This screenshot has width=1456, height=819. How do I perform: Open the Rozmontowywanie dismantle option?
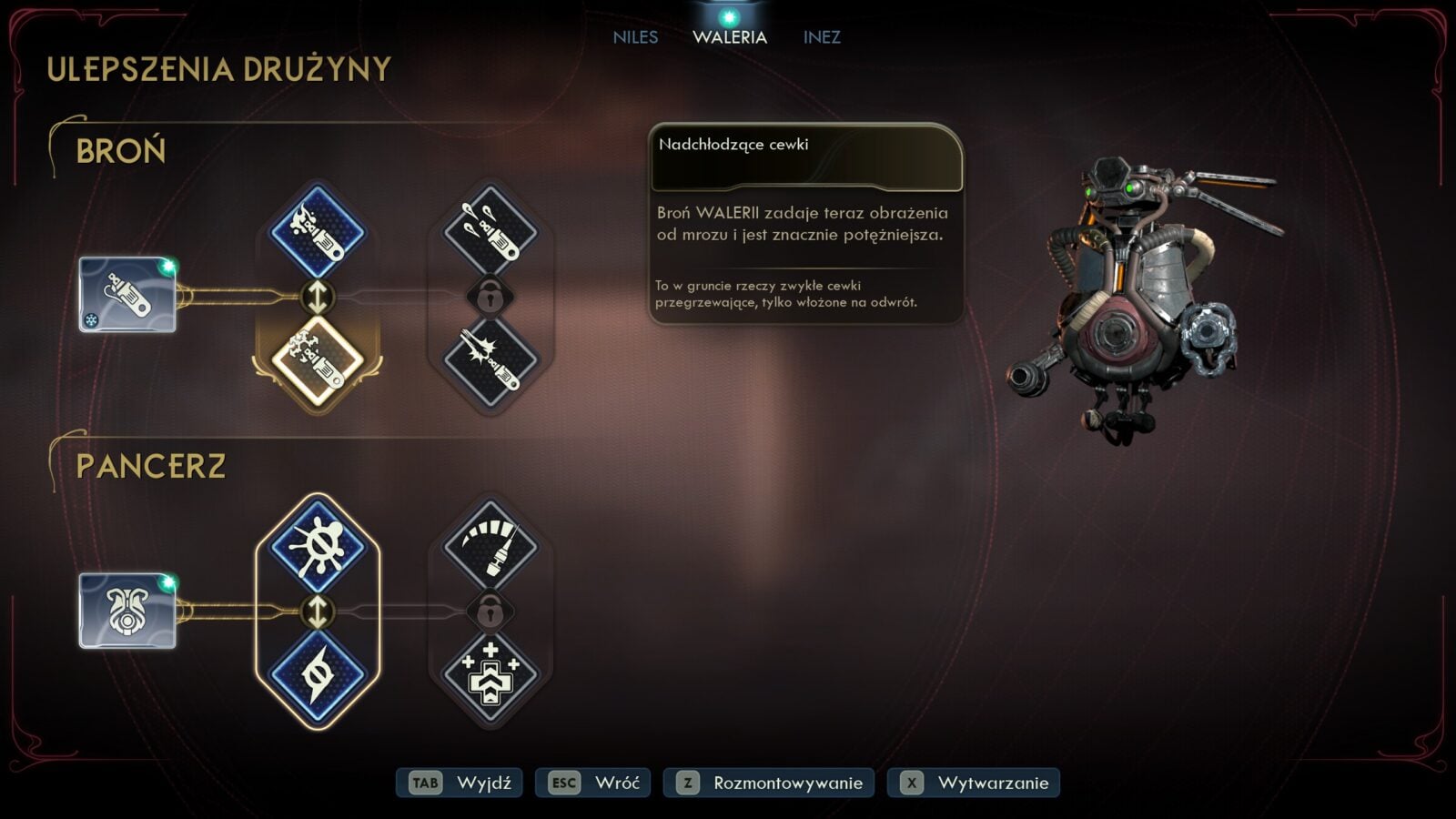[769, 783]
